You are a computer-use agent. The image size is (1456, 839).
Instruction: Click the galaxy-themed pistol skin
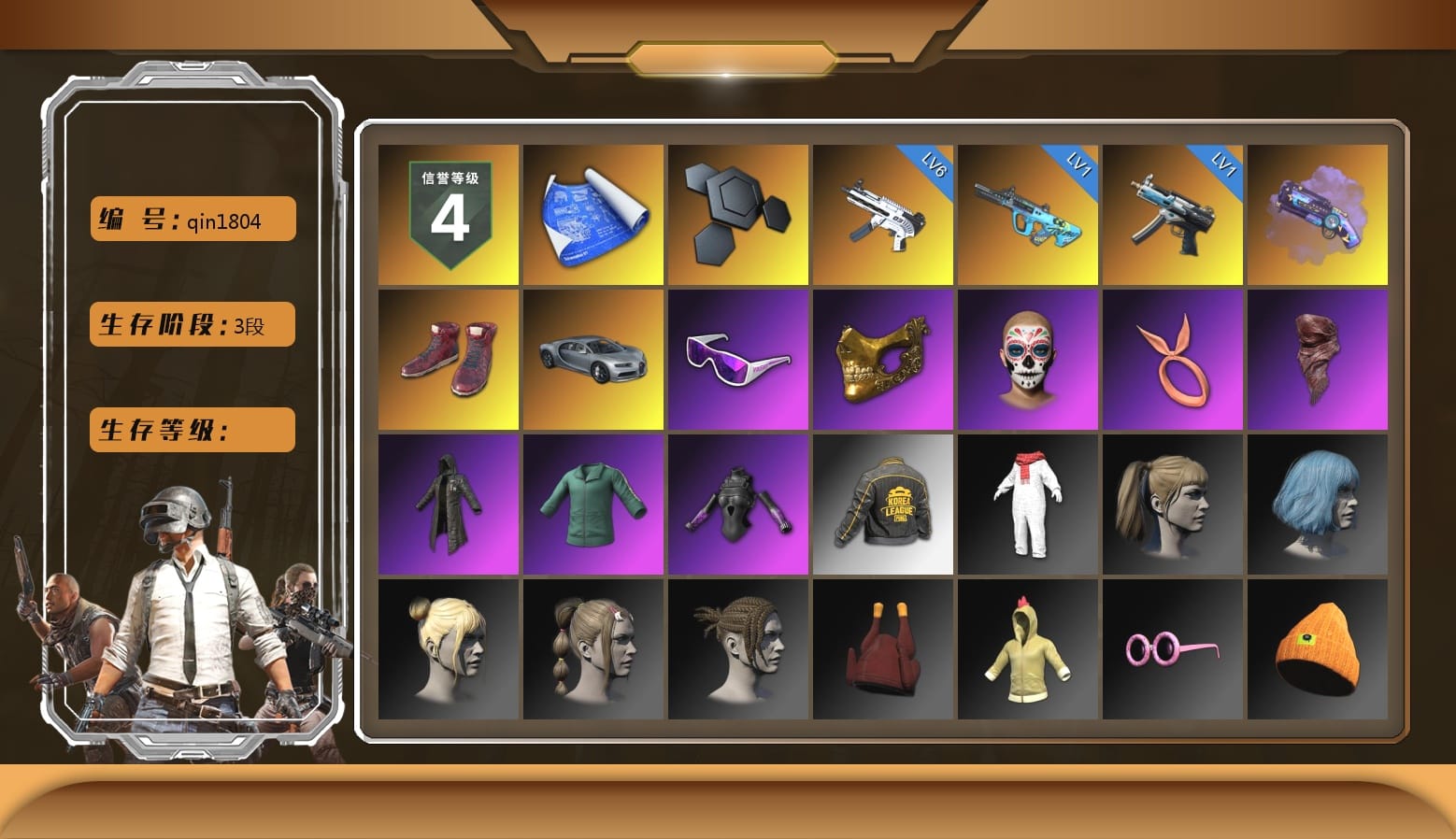1318,215
